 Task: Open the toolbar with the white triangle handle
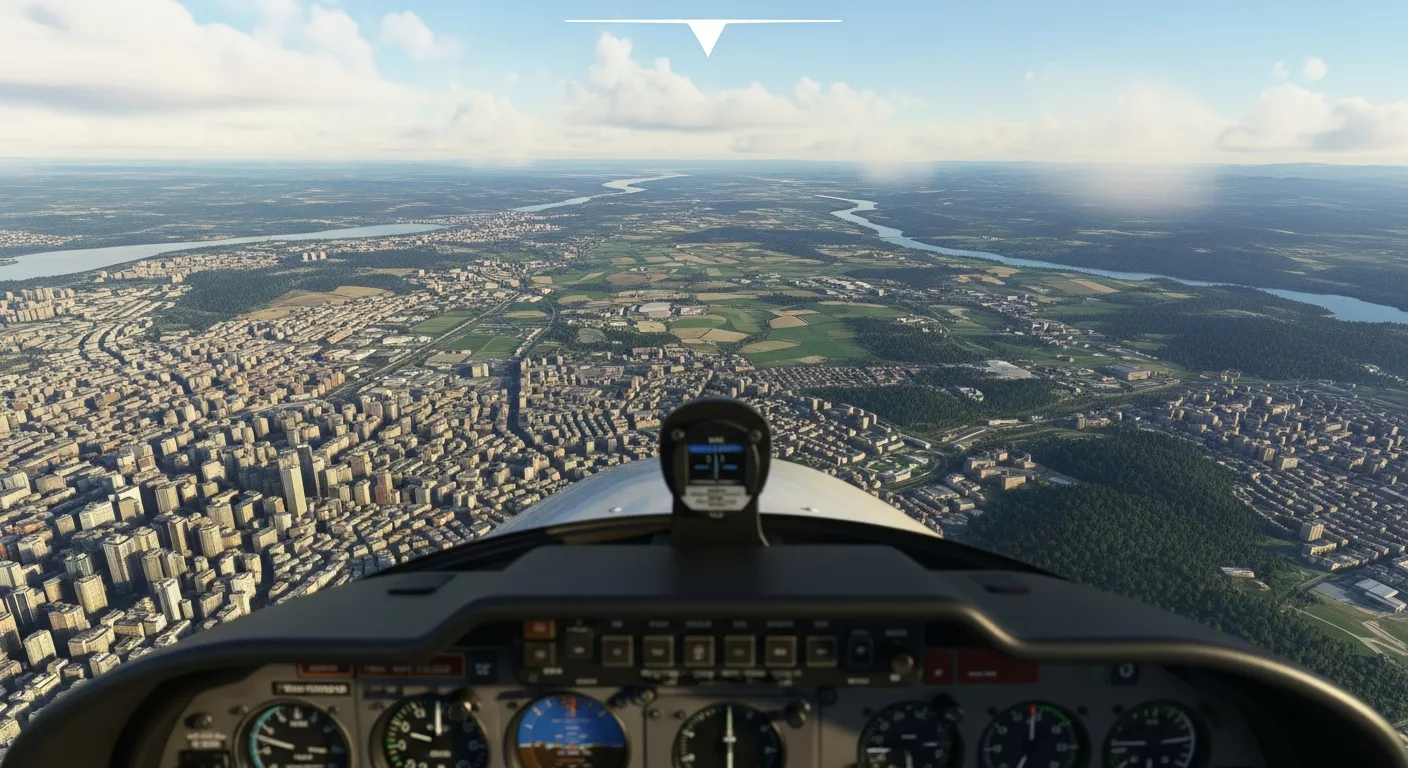pos(706,36)
